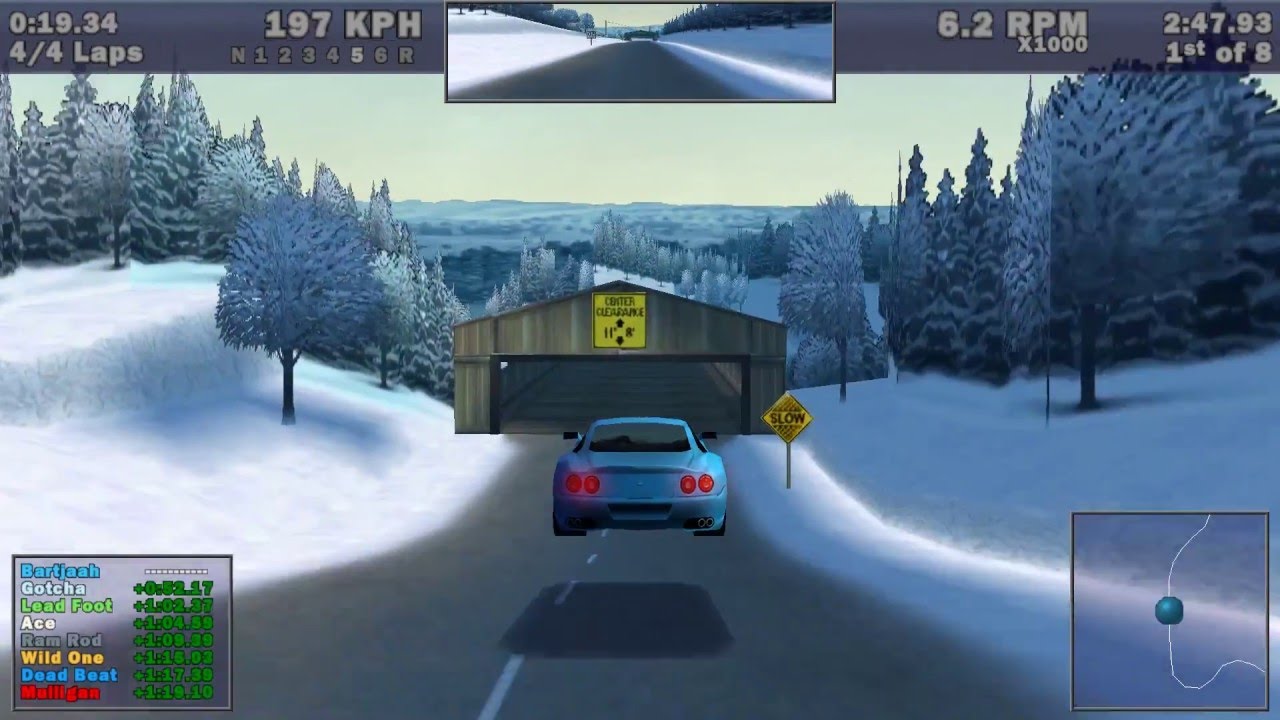
Task: Select Bartjaah in the standings list
Action: pyautogui.click(x=60, y=571)
